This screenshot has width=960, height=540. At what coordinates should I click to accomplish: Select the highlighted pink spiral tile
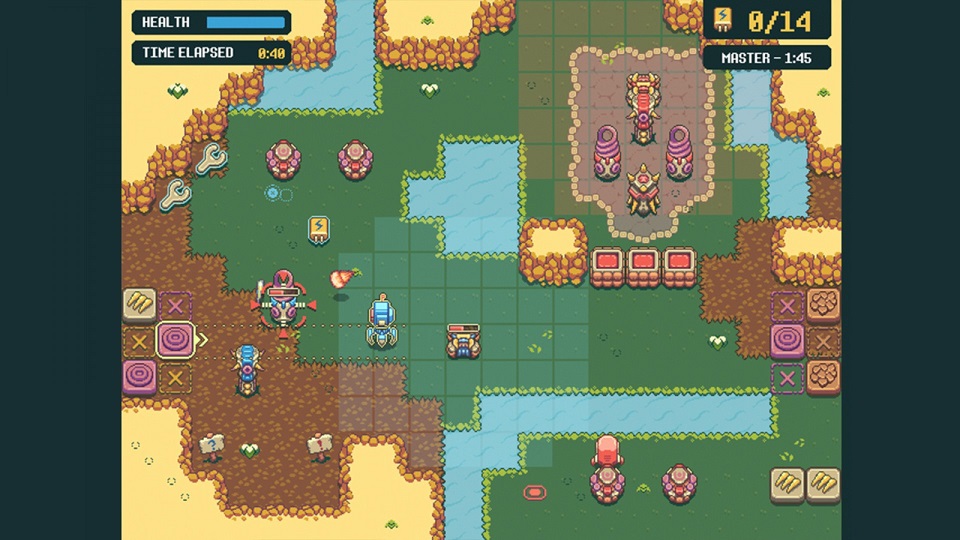176,340
